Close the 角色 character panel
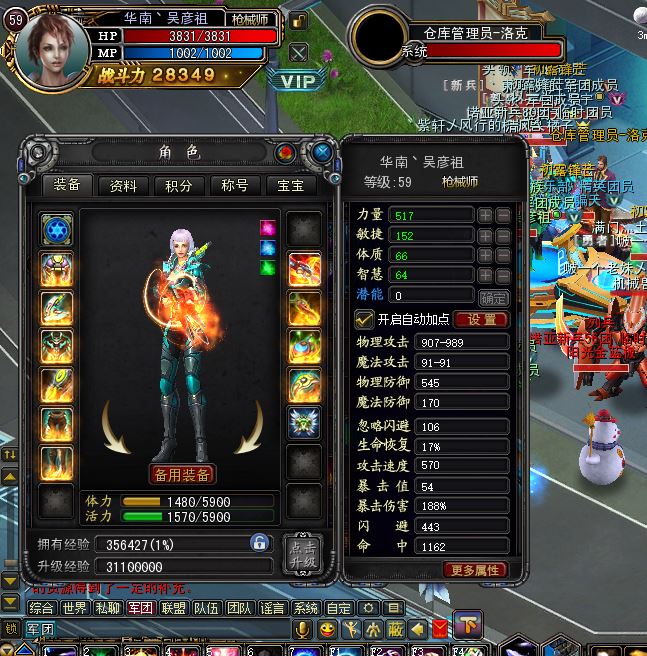Screen dimensions: 647x656 point(322,153)
